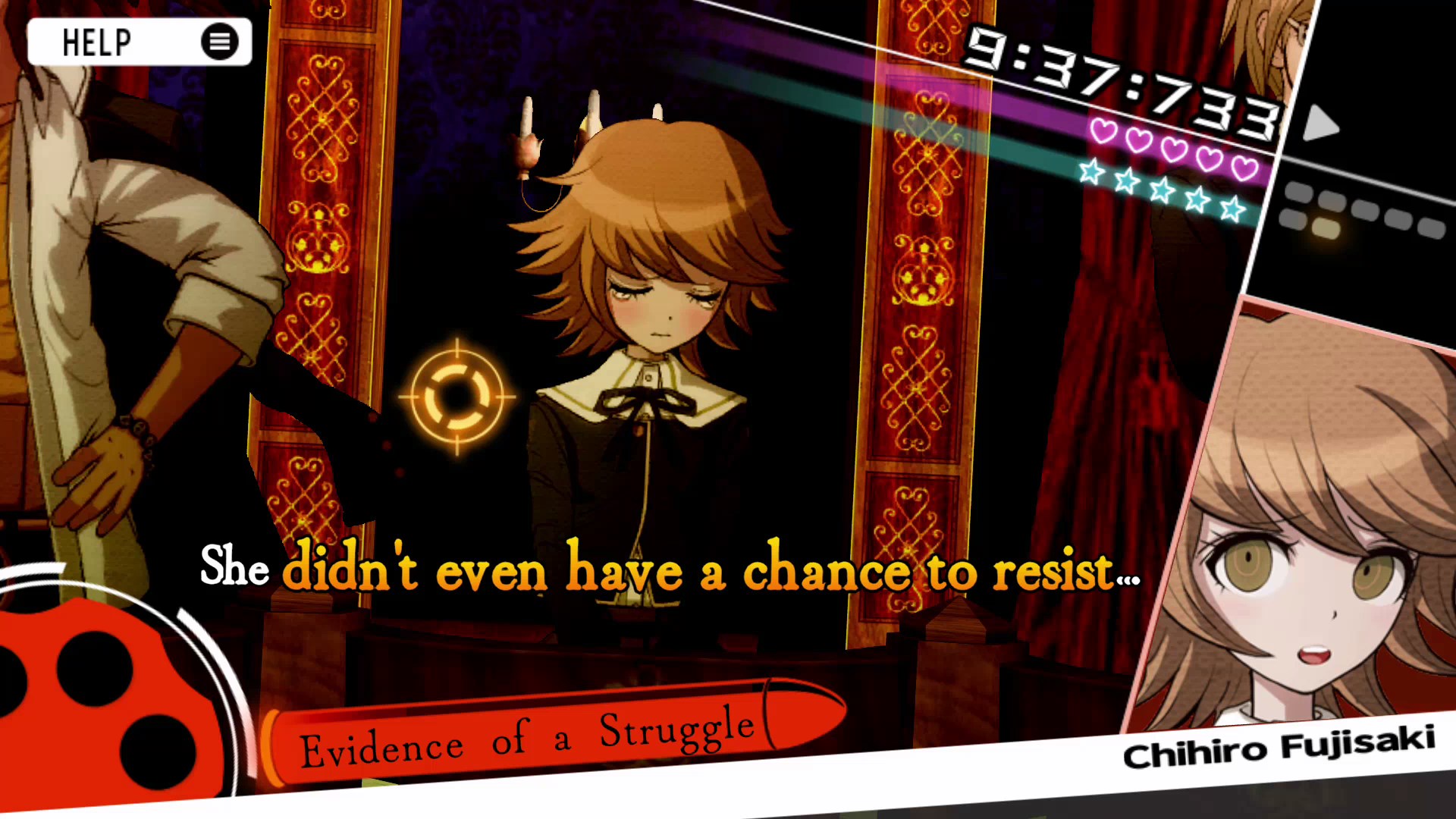Select the glowing targeting reticle
The height and width of the screenshot is (819, 1456).
click(457, 397)
